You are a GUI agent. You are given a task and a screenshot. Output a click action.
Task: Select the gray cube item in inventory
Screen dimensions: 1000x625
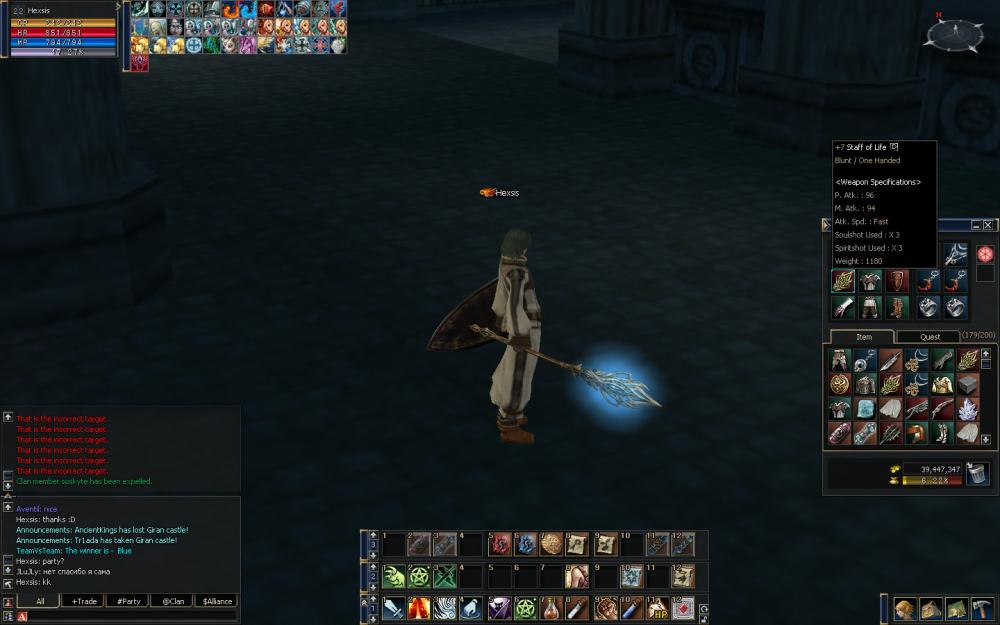click(968, 384)
